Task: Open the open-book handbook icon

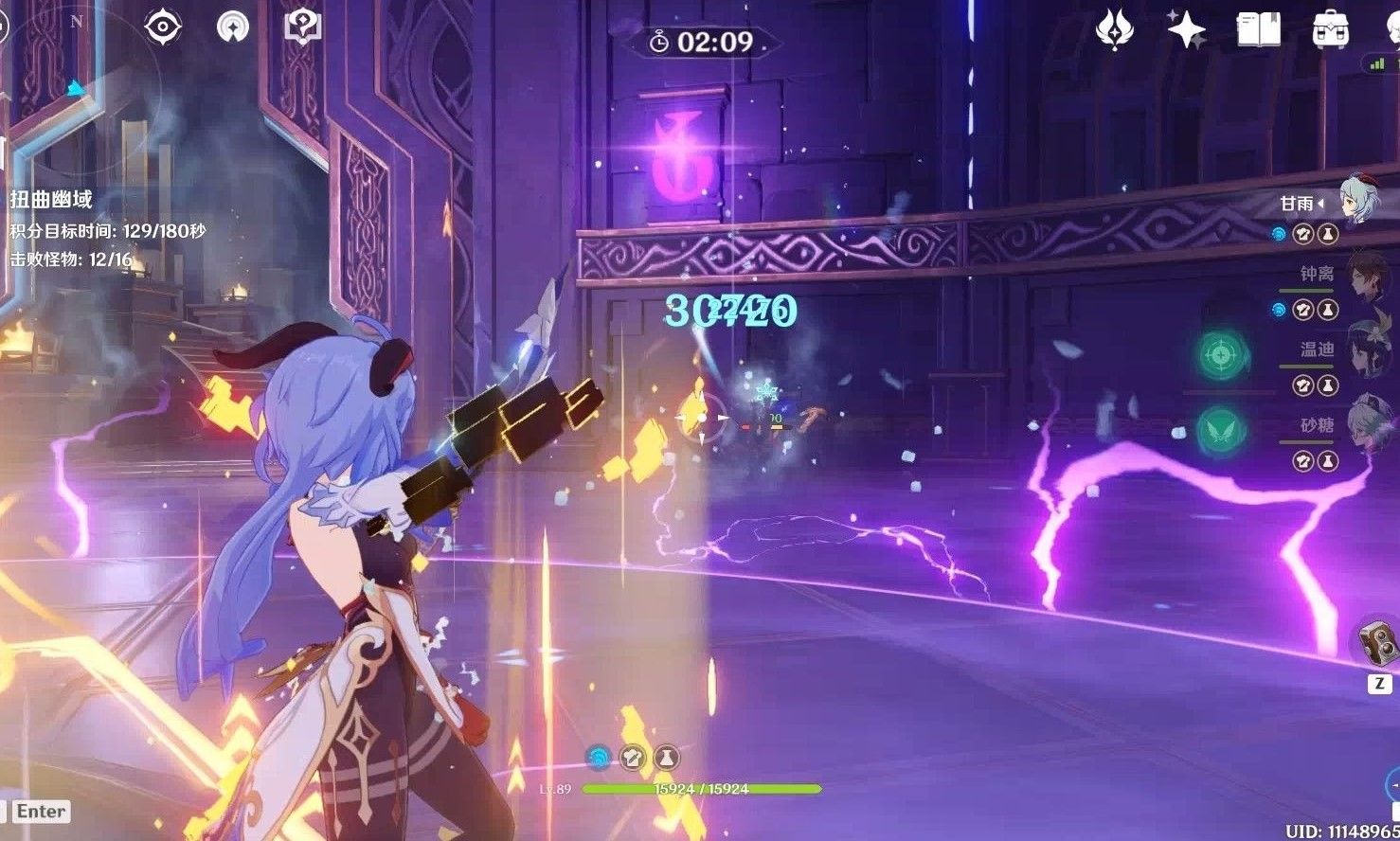Action: [1258, 30]
